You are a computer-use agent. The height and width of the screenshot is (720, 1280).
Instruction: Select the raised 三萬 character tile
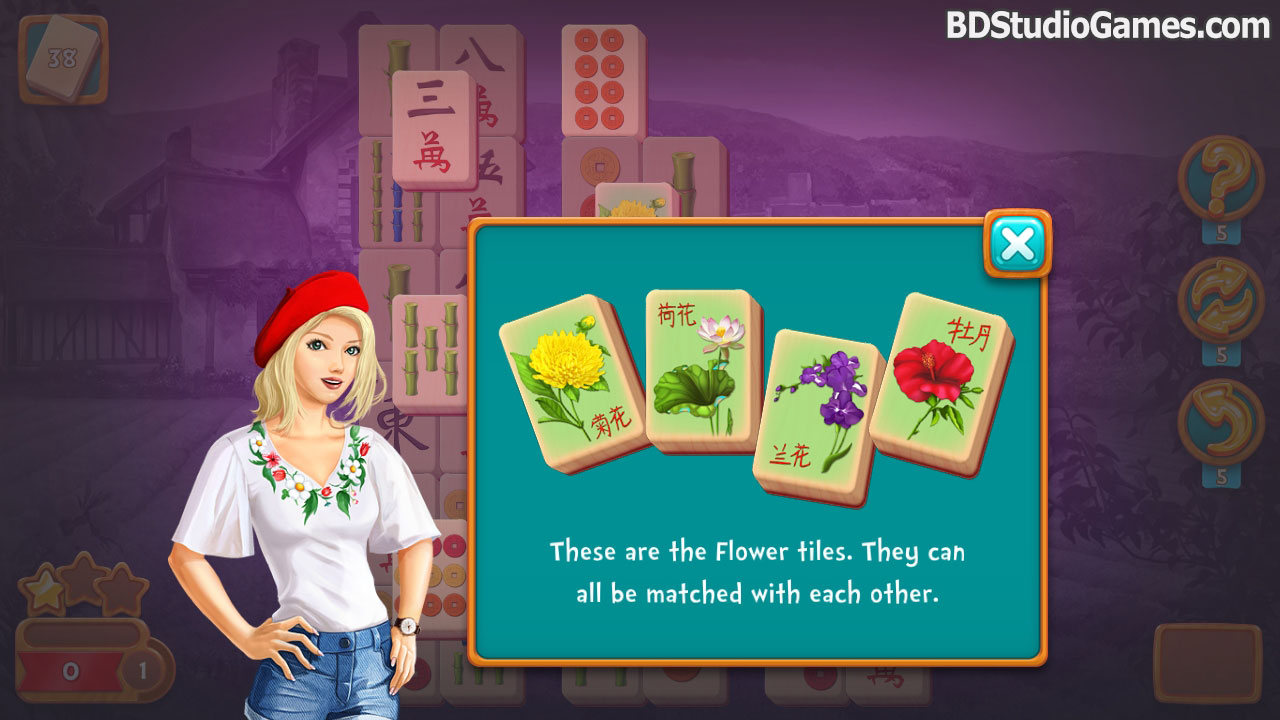433,130
